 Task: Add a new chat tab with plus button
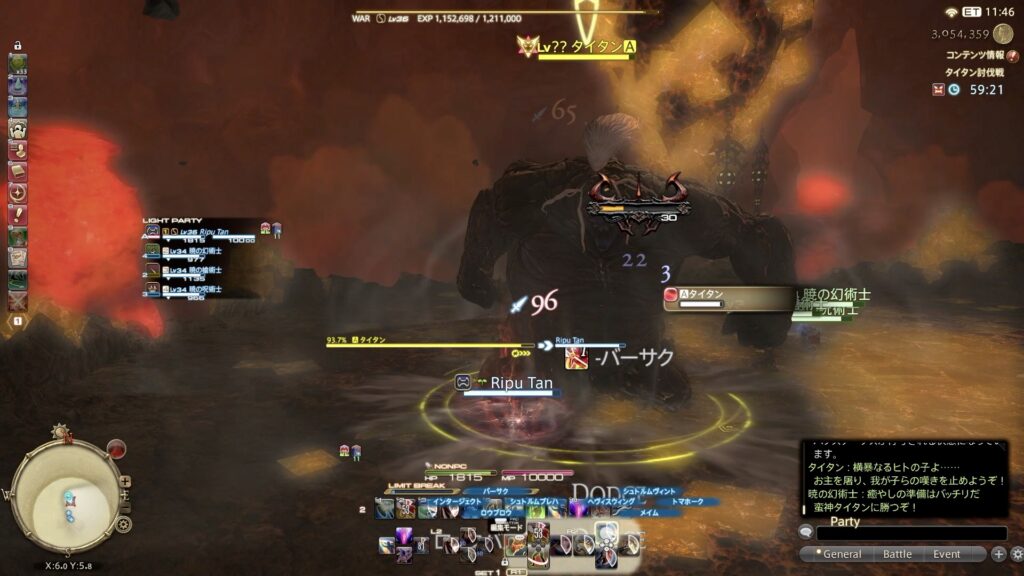[998, 554]
